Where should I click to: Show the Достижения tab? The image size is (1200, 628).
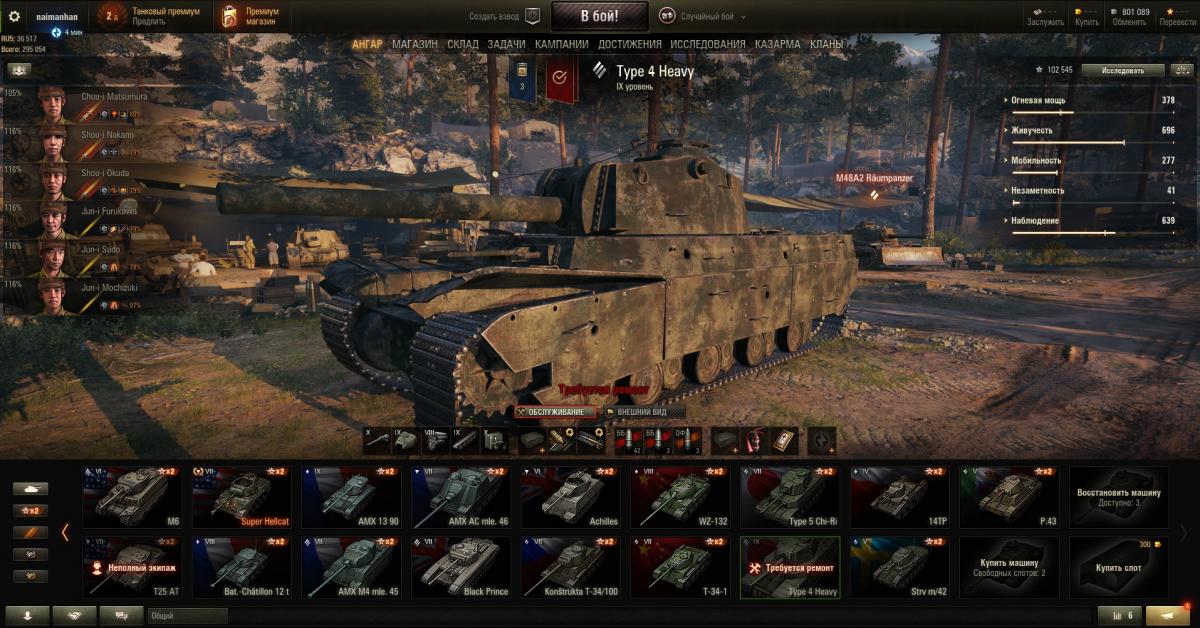click(630, 44)
